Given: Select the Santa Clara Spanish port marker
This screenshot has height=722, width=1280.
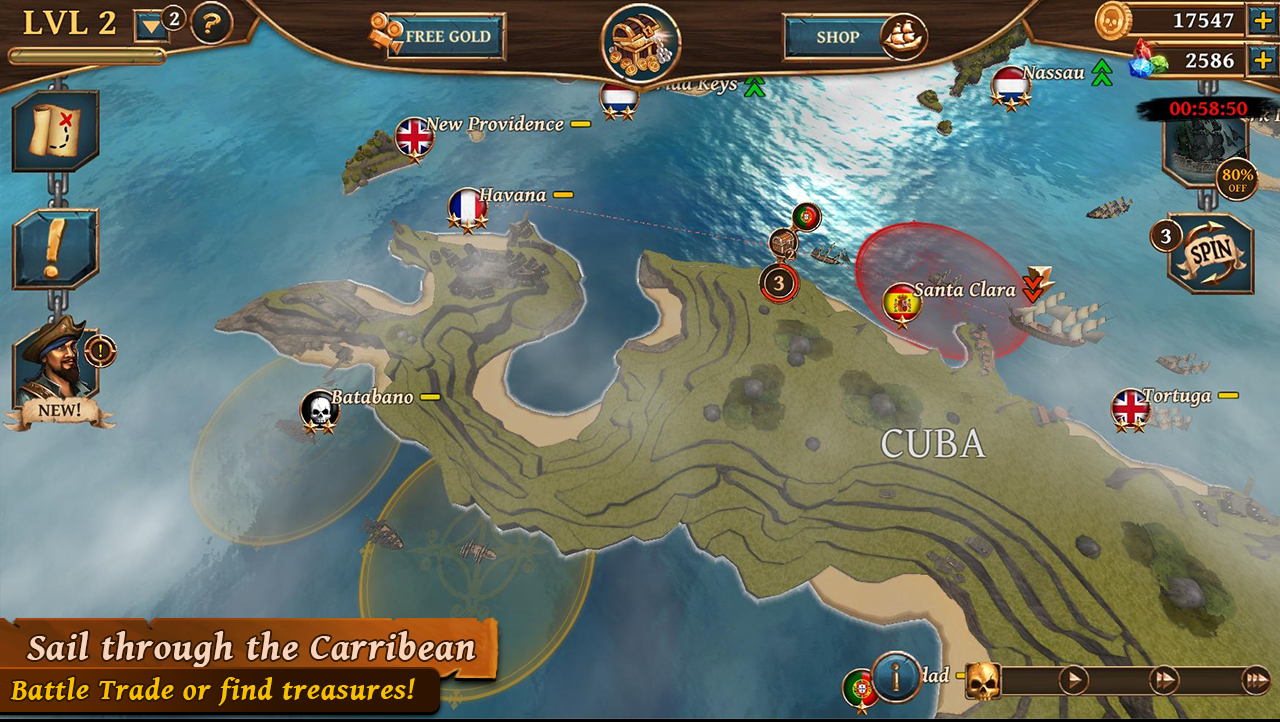Looking at the screenshot, I should [902, 302].
